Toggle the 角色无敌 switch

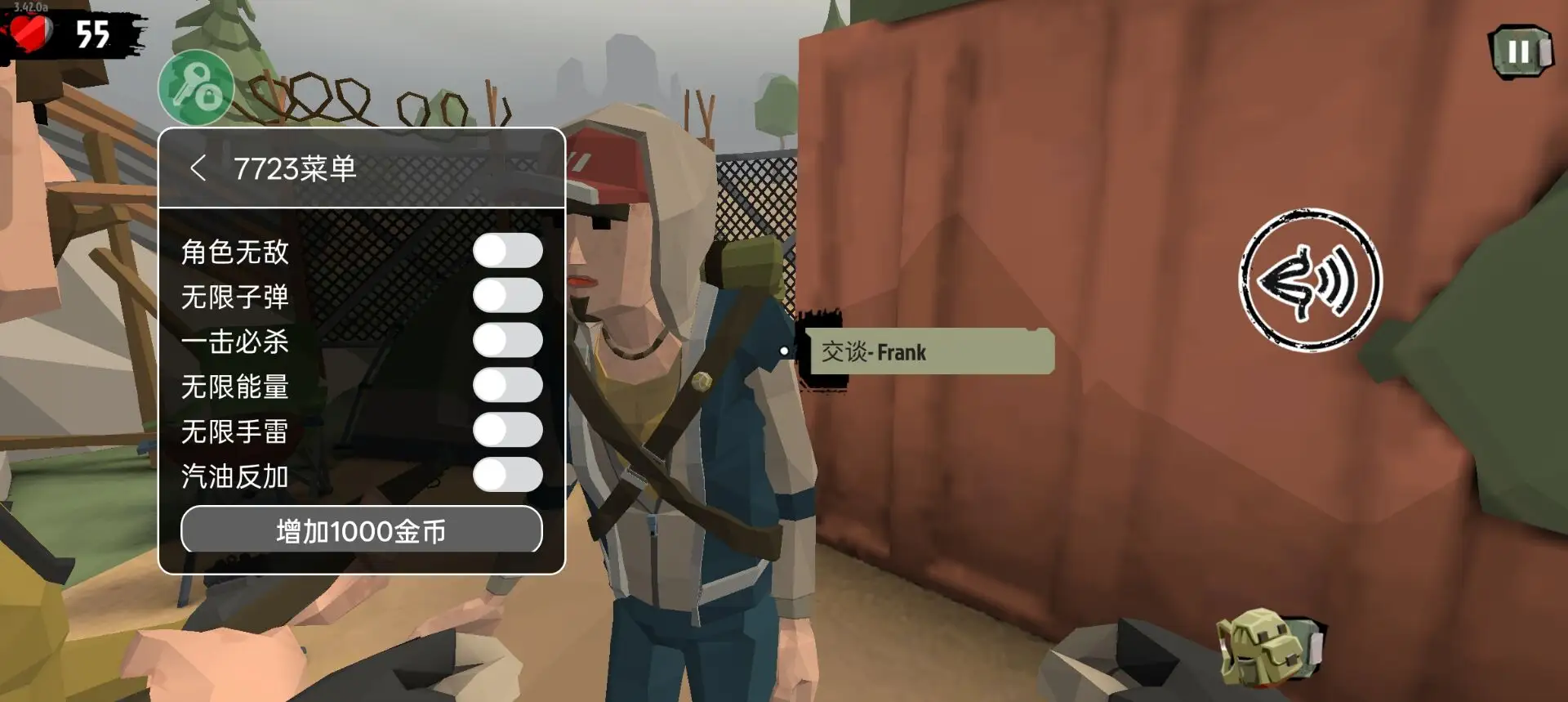click(x=507, y=251)
